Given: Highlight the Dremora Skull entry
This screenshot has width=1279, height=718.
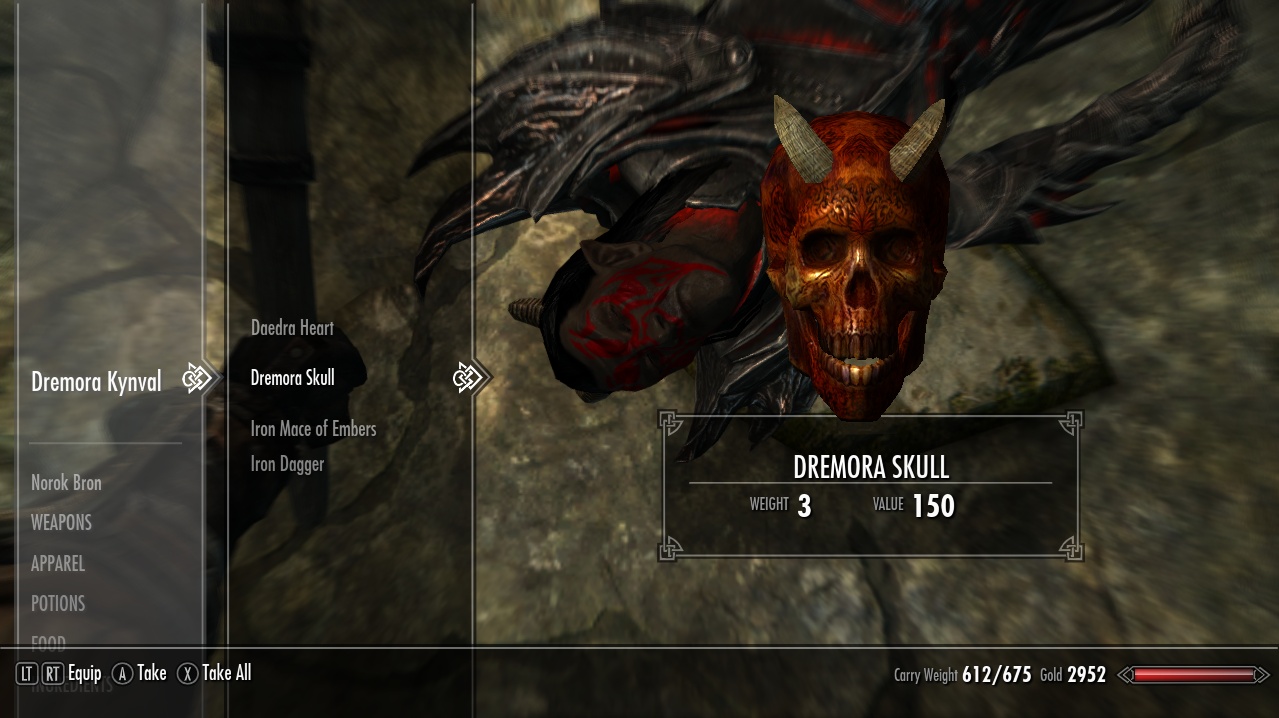Looking at the screenshot, I should [292, 378].
